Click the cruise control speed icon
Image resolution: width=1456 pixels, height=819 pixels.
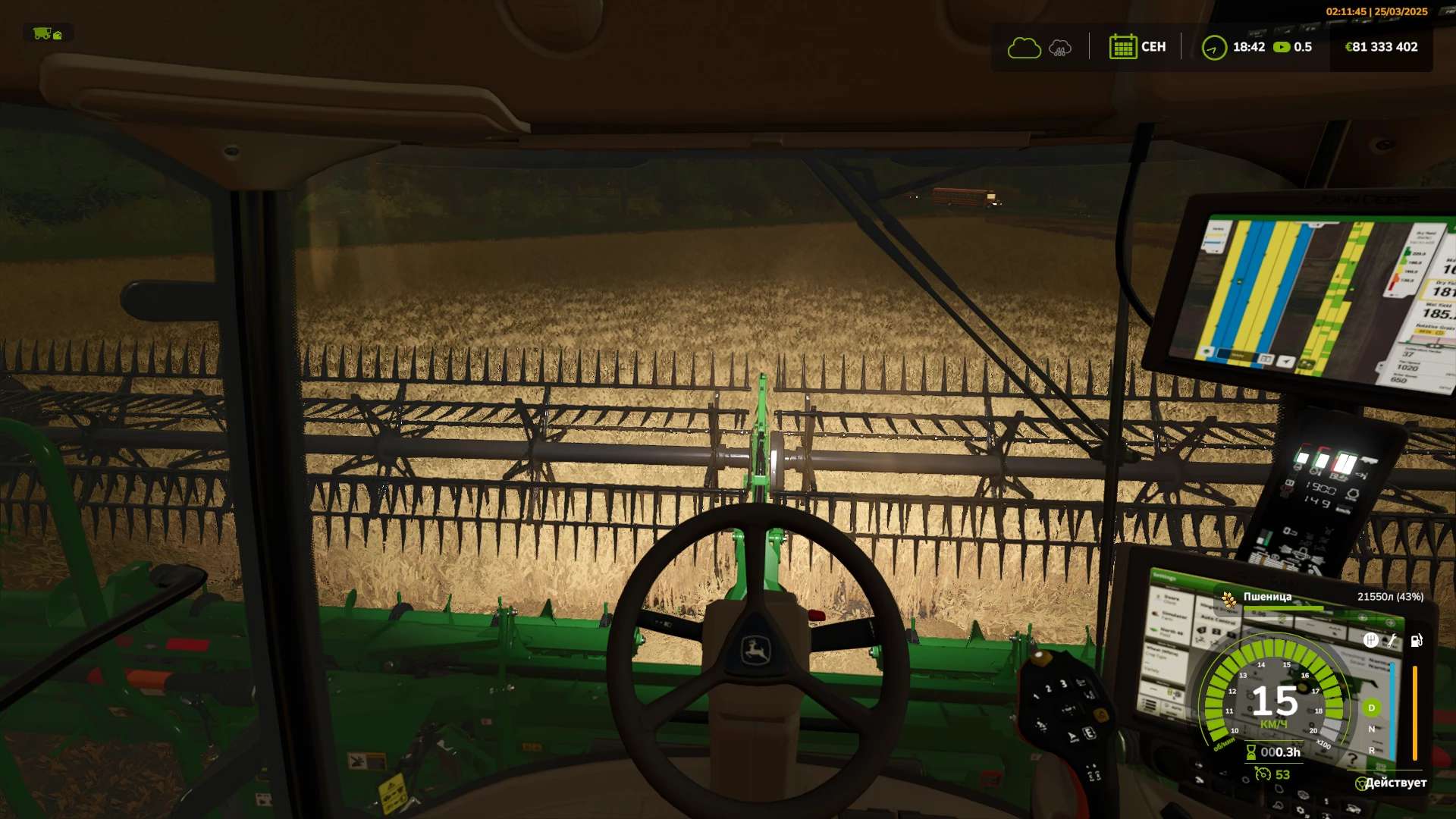coord(1263,774)
